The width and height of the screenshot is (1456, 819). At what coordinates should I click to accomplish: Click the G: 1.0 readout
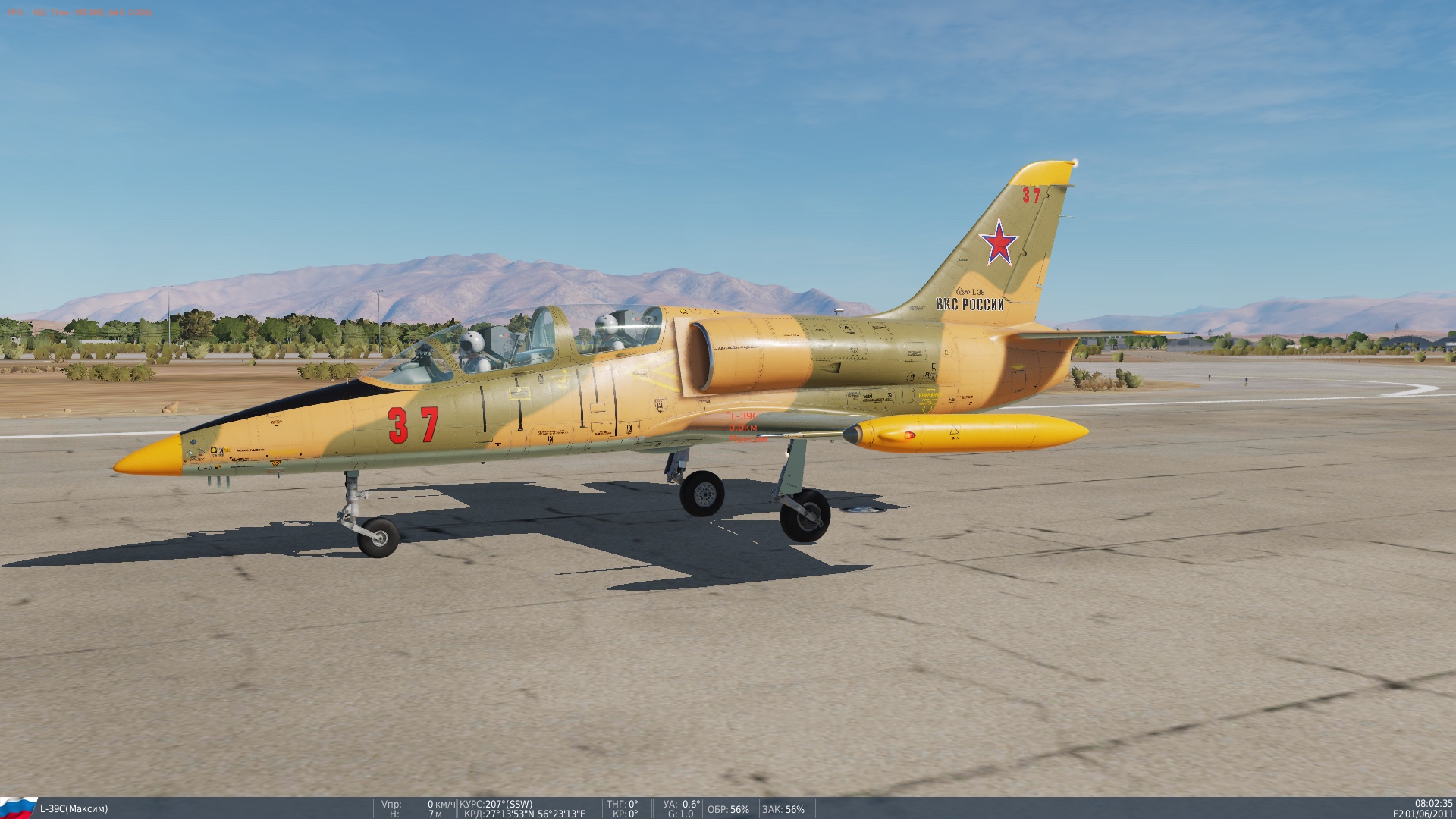point(680,814)
